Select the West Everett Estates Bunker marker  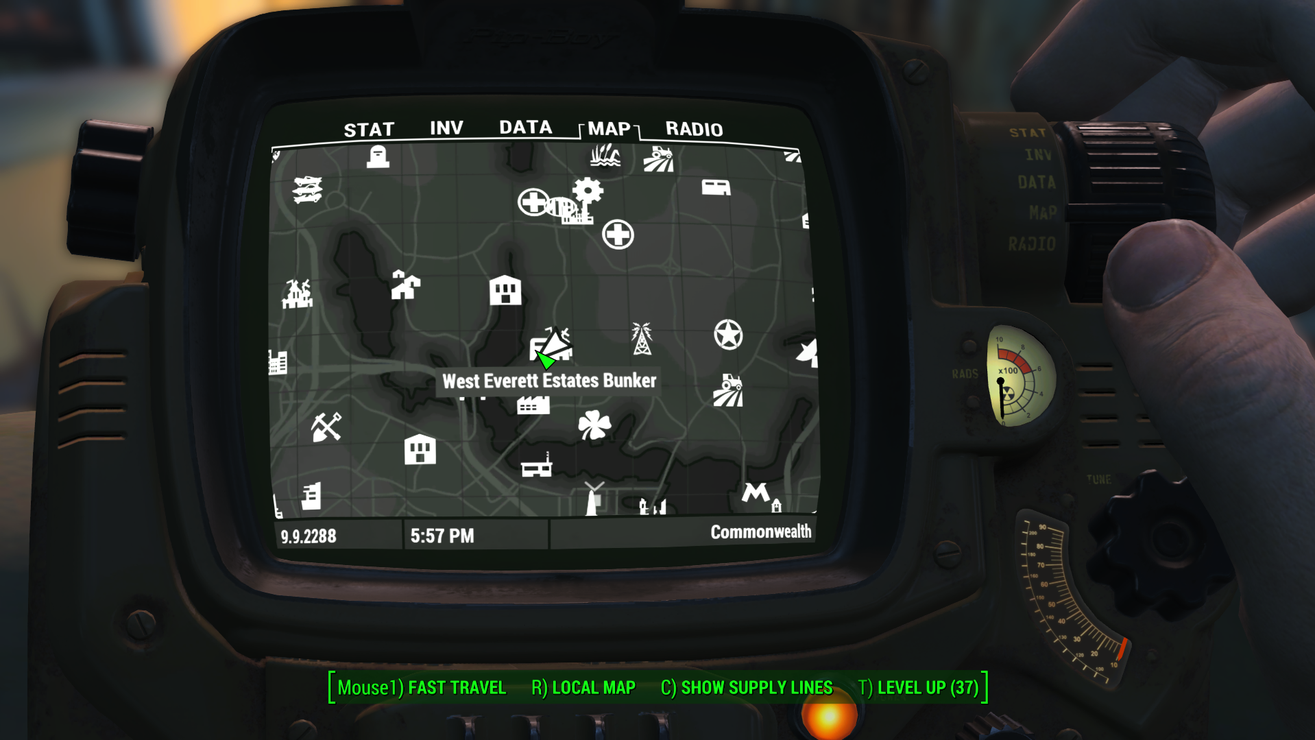[x=551, y=346]
